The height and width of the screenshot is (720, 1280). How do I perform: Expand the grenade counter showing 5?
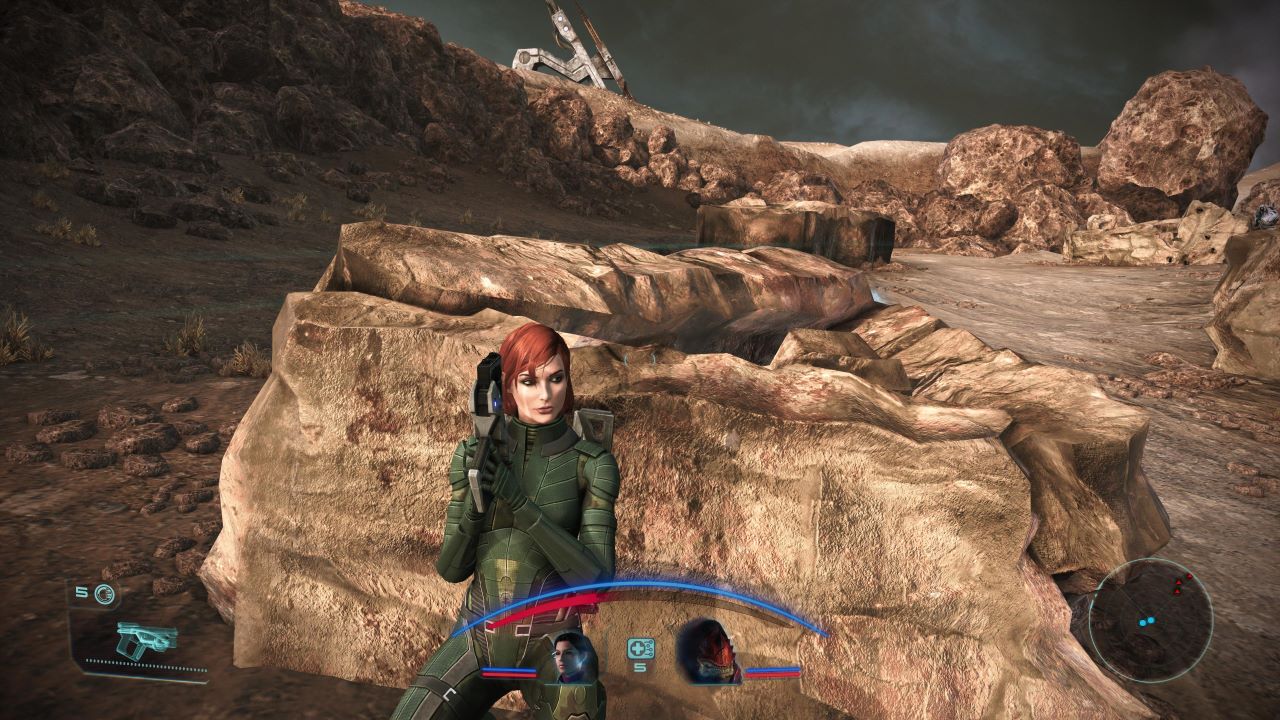(x=82, y=592)
